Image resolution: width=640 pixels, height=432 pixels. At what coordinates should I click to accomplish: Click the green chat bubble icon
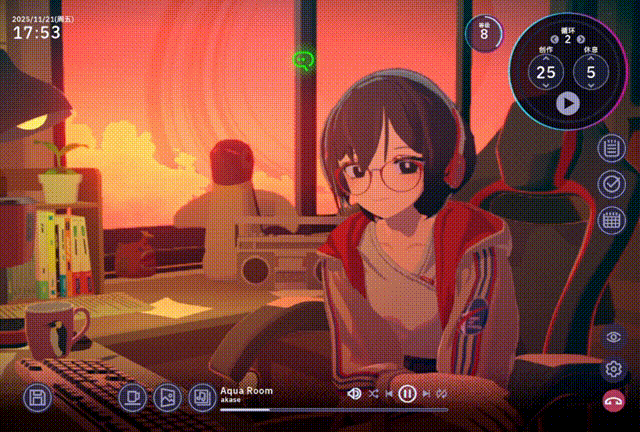click(303, 61)
